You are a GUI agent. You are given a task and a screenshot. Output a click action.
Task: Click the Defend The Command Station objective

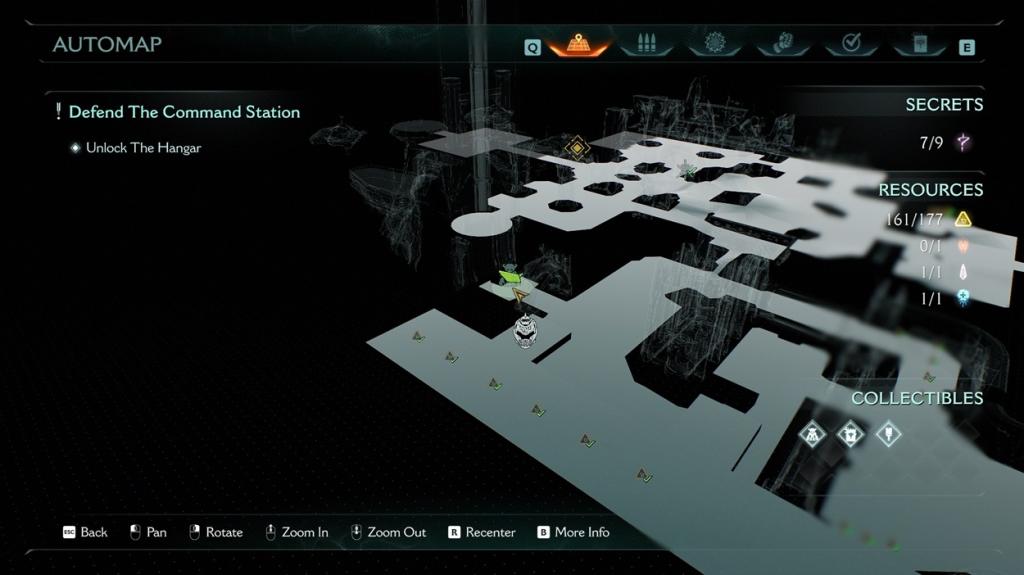click(x=184, y=112)
